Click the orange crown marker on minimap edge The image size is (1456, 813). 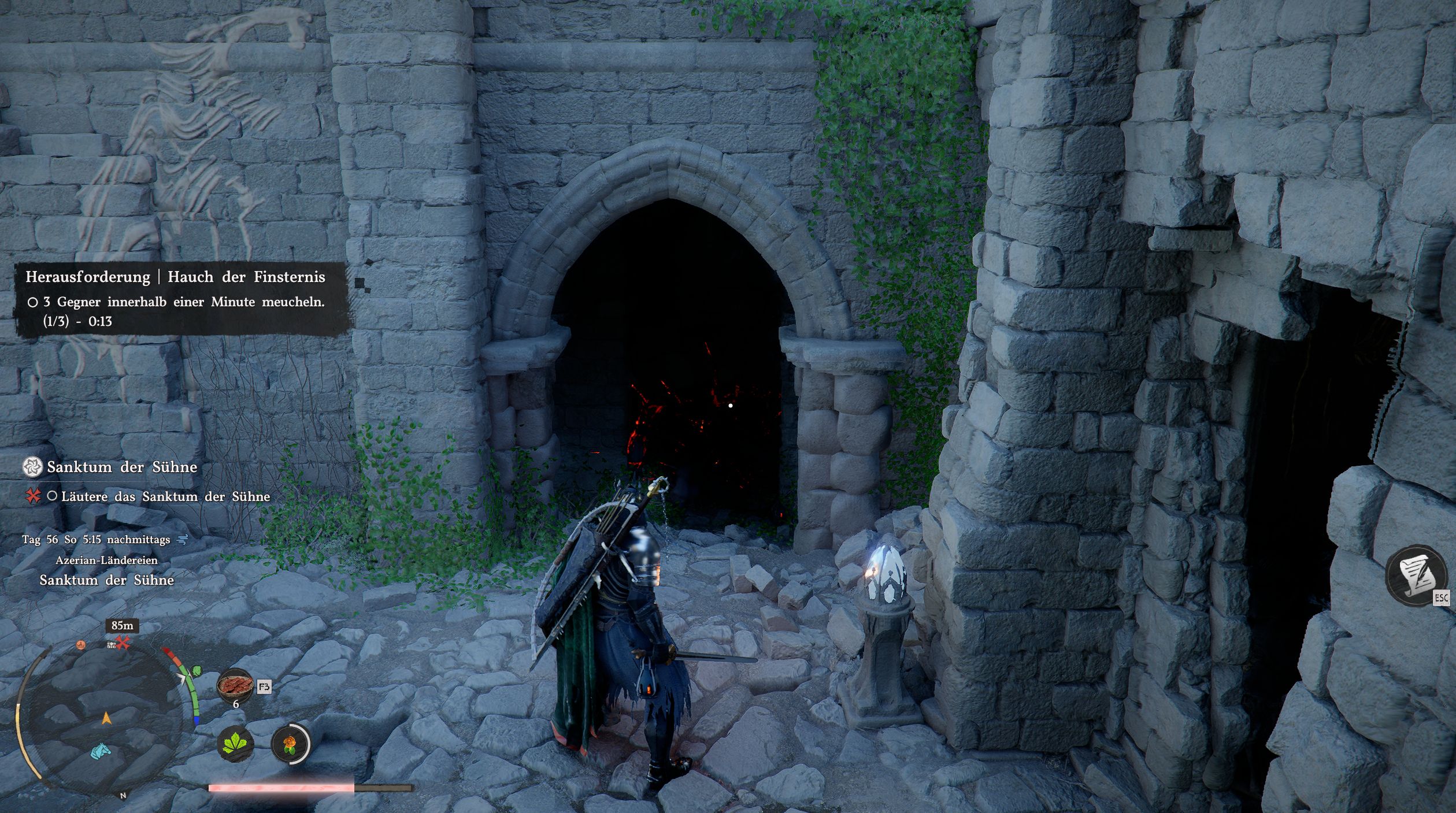point(81,645)
